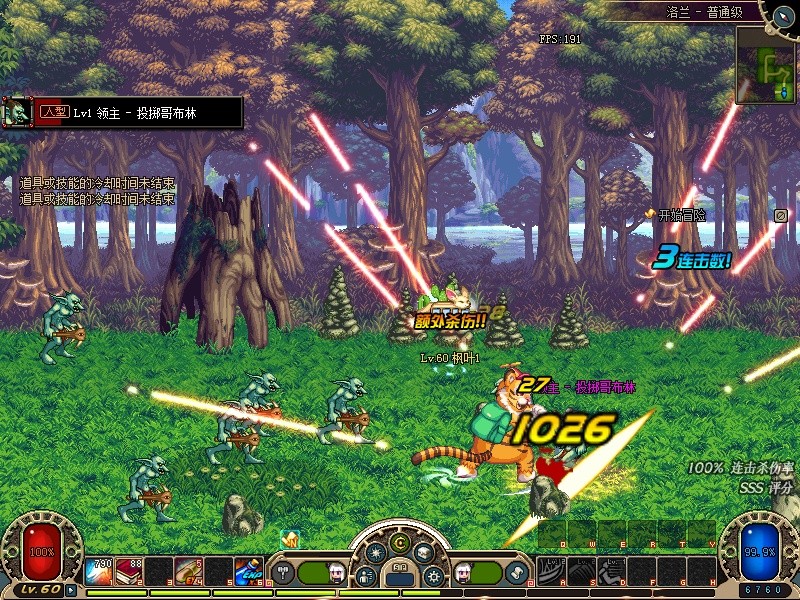Click the round box icon in center dial
This screenshot has height=600, width=800.
click(x=423, y=552)
